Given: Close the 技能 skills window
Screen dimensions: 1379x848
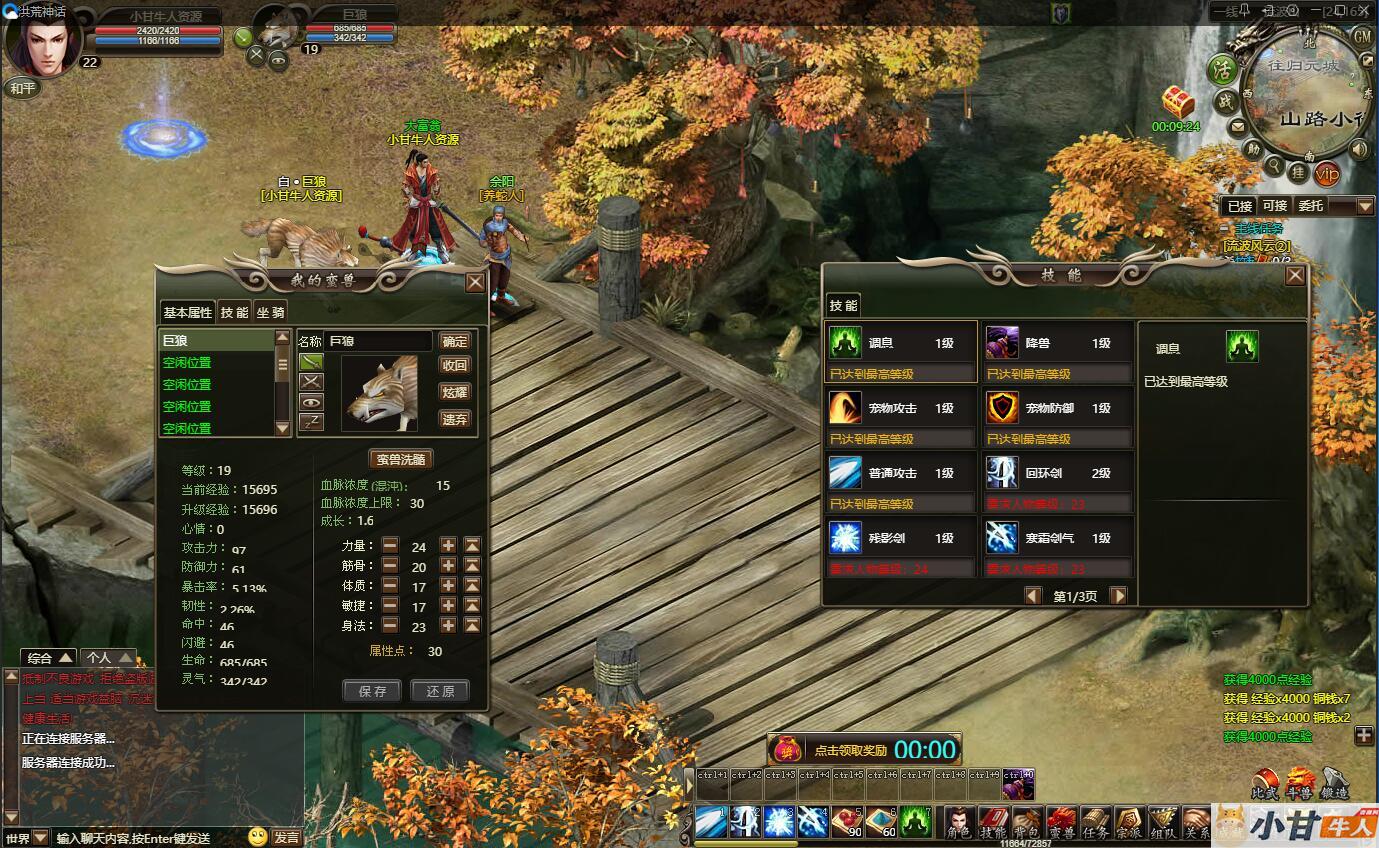Looking at the screenshot, I should click(1295, 275).
